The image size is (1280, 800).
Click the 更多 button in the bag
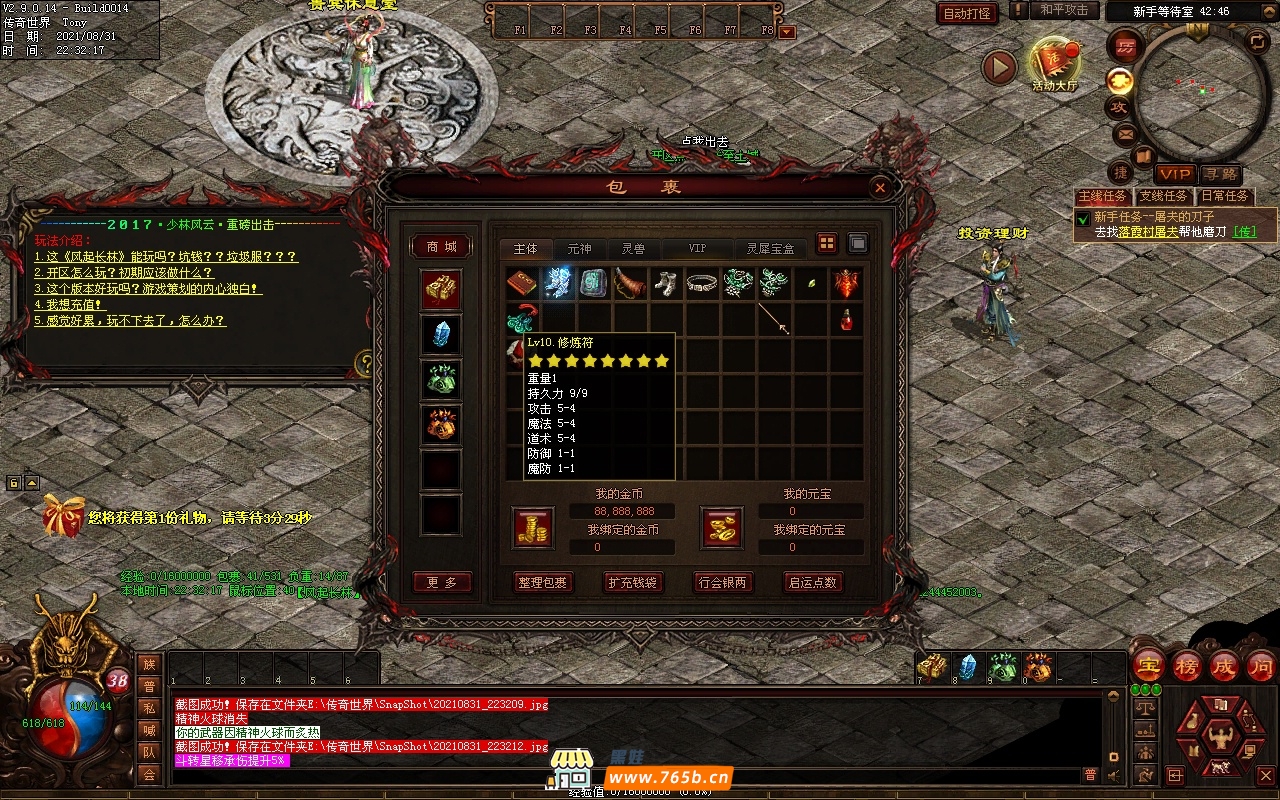pyautogui.click(x=441, y=582)
